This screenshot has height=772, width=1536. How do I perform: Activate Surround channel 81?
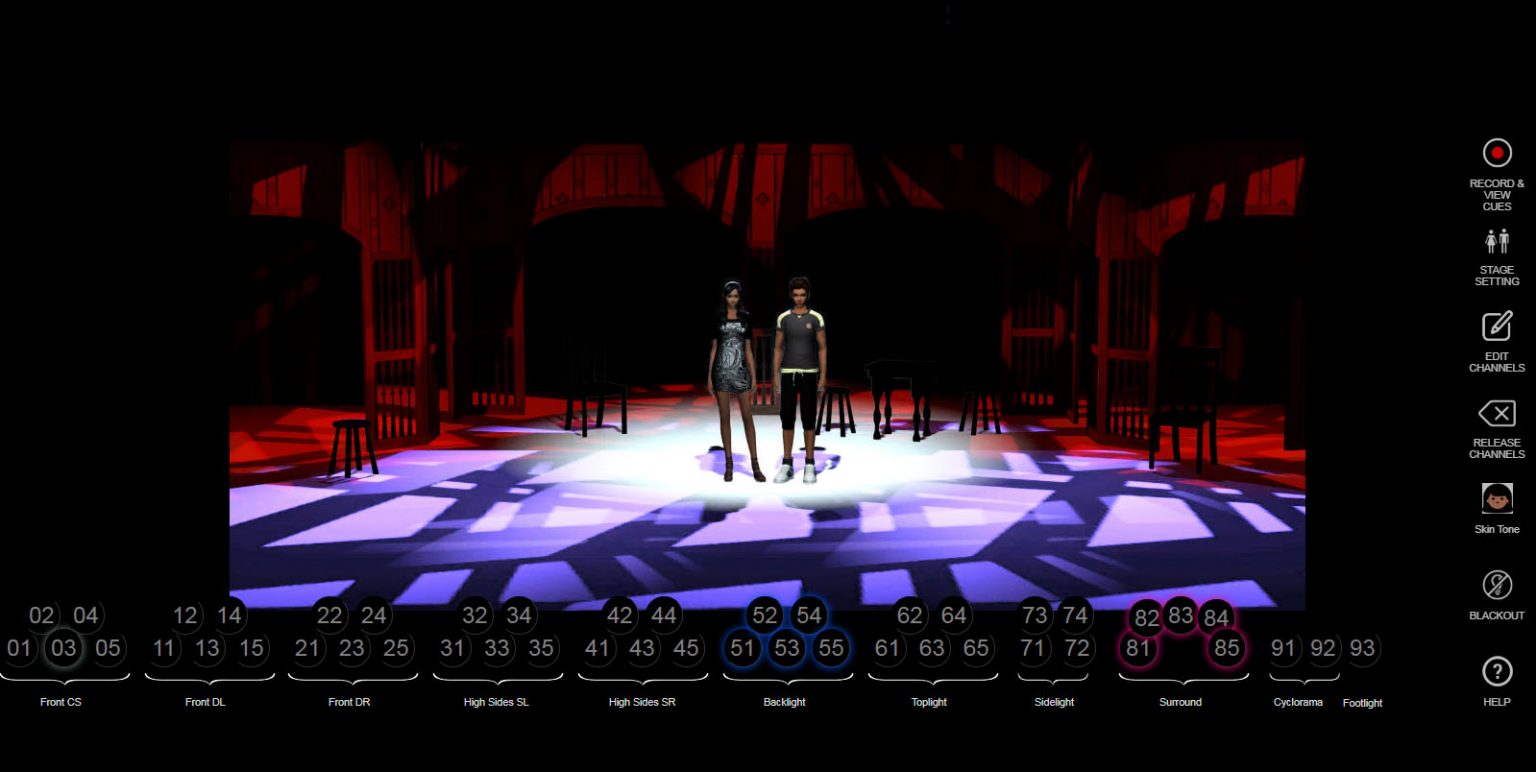click(x=1140, y=648)
